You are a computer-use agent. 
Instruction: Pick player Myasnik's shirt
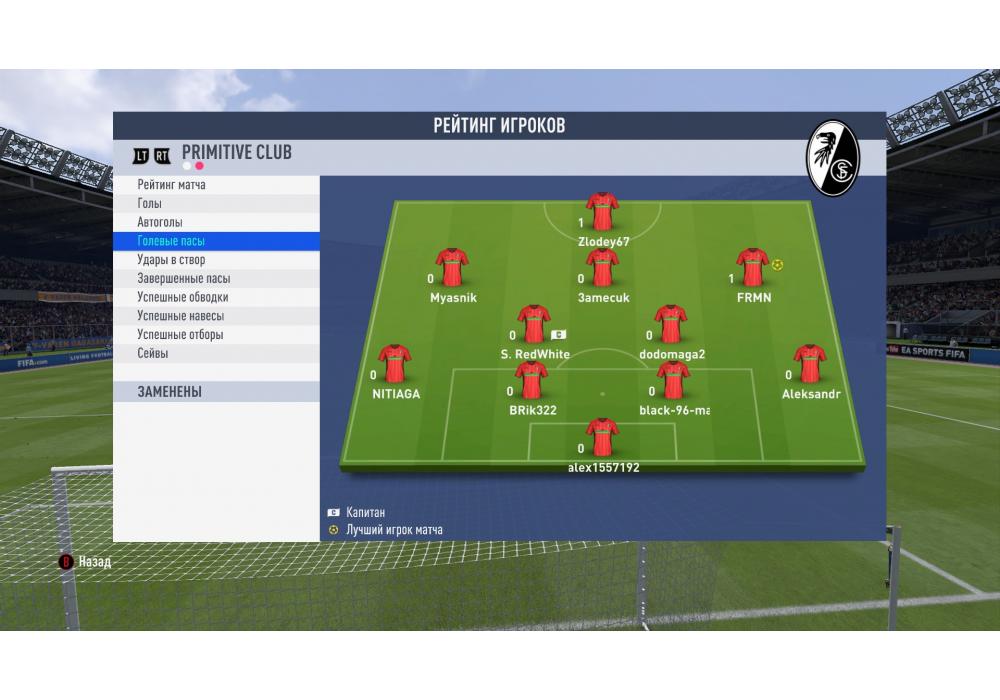pos(452,267)
